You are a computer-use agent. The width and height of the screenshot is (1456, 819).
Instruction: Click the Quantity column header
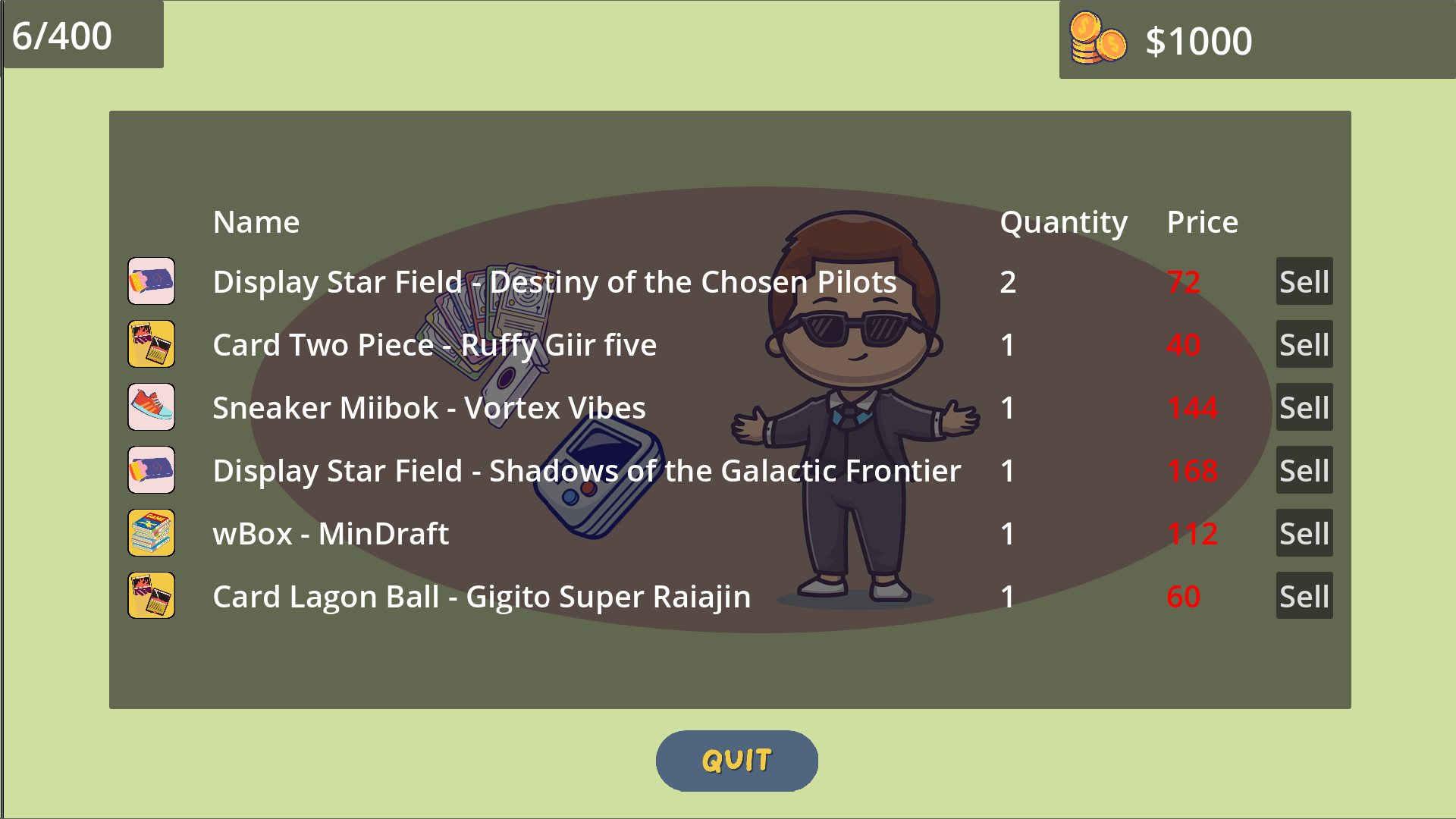click(1063, 221)
